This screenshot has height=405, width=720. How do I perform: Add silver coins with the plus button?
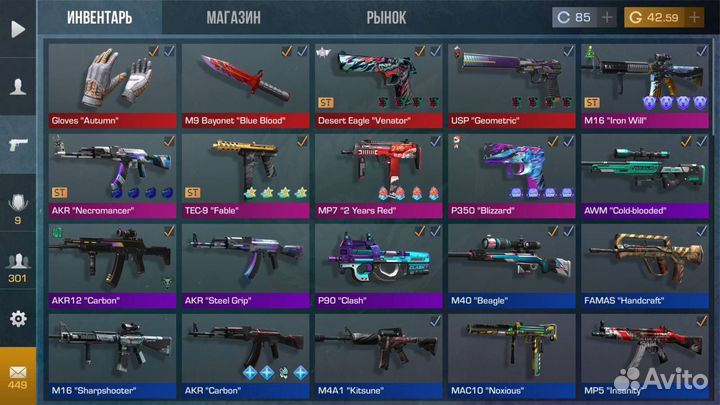pyautogui.click(x=609, y=17)
